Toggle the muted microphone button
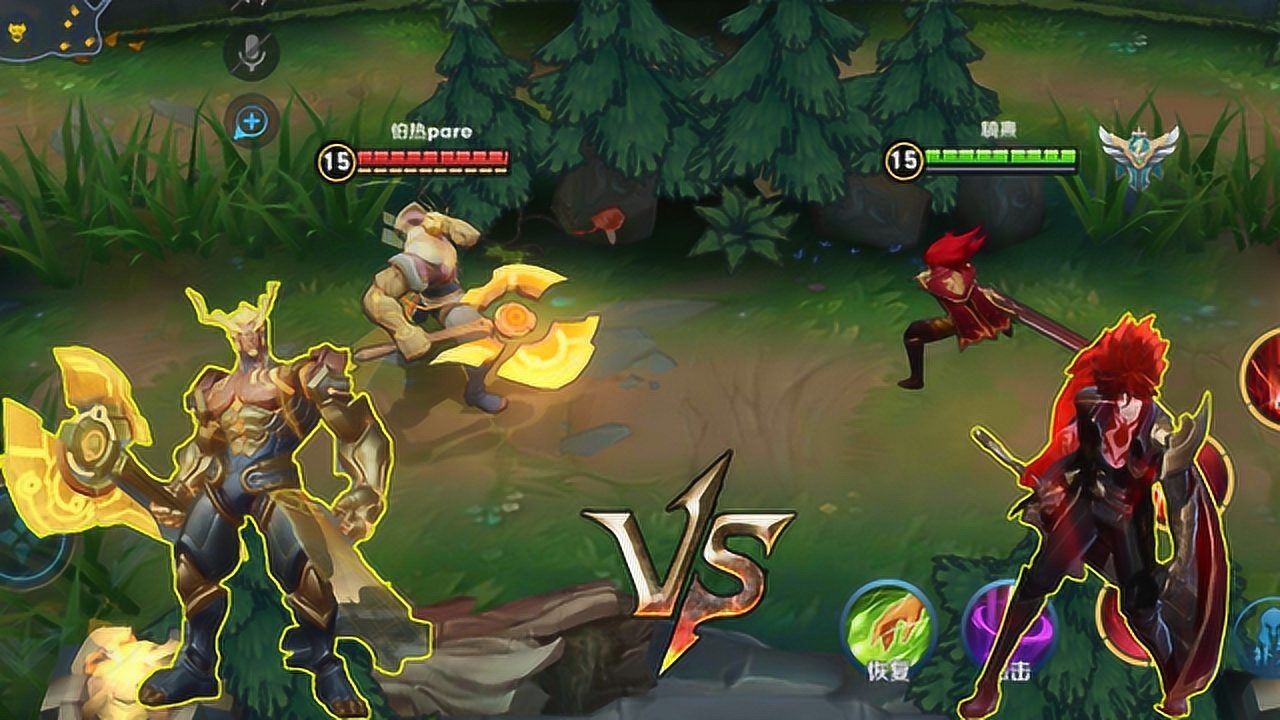 [x=251, y=52]
